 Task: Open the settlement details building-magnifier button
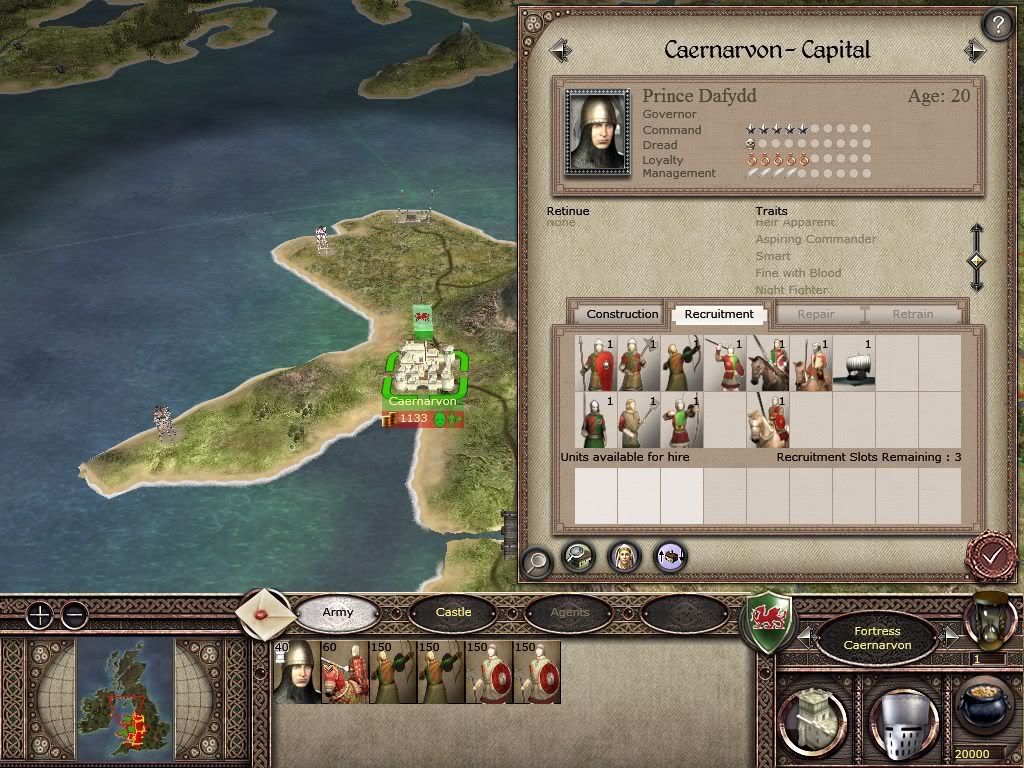(x=579, y=556)
